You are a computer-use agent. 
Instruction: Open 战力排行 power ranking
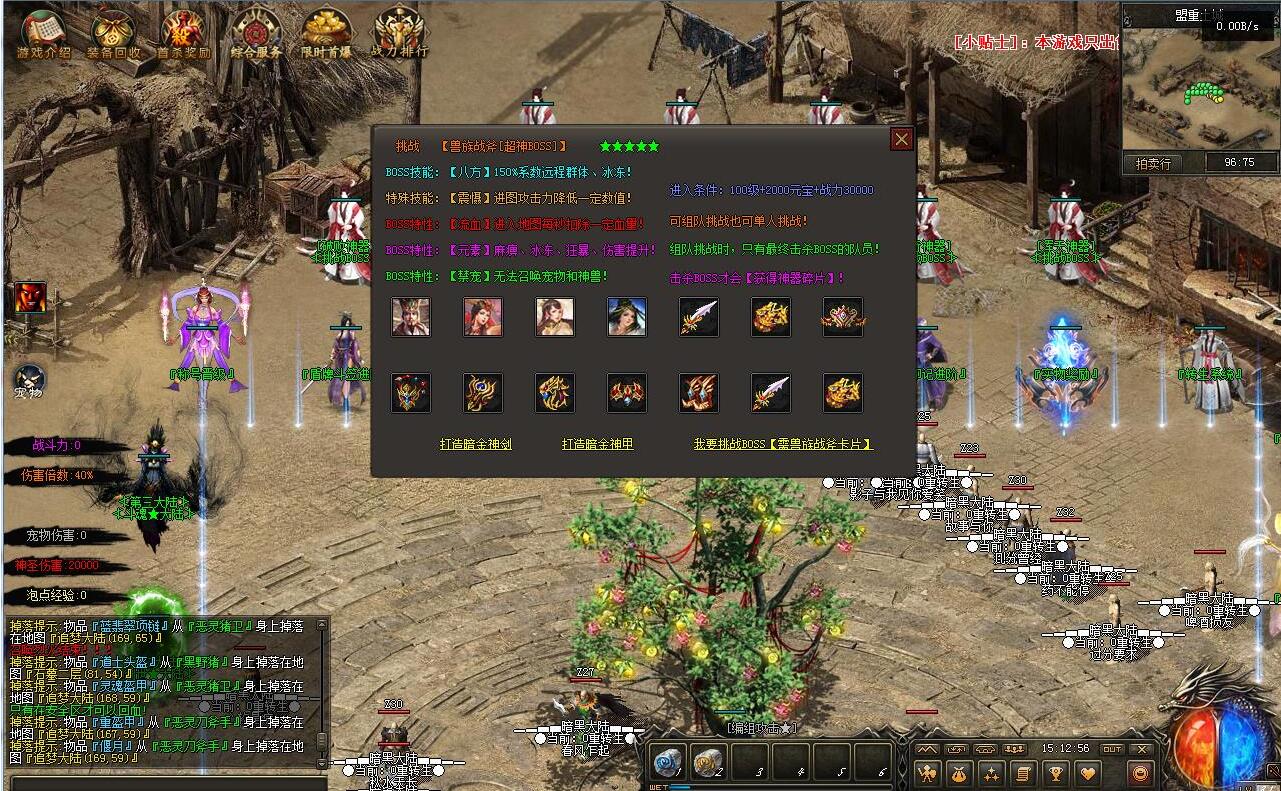coord(399,33)
